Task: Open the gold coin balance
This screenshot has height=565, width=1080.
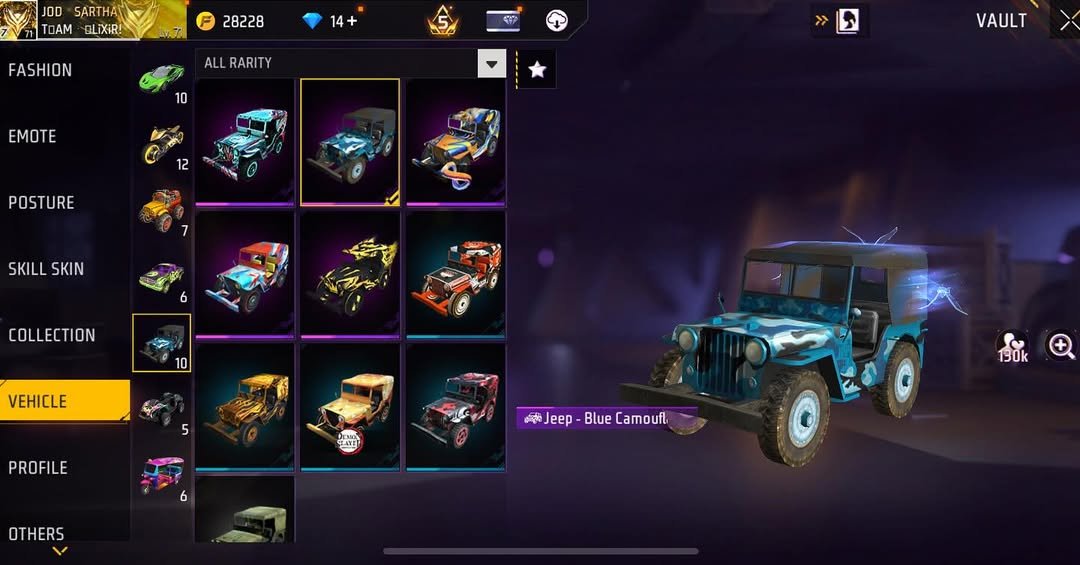Action: click(x=231, y=21)
